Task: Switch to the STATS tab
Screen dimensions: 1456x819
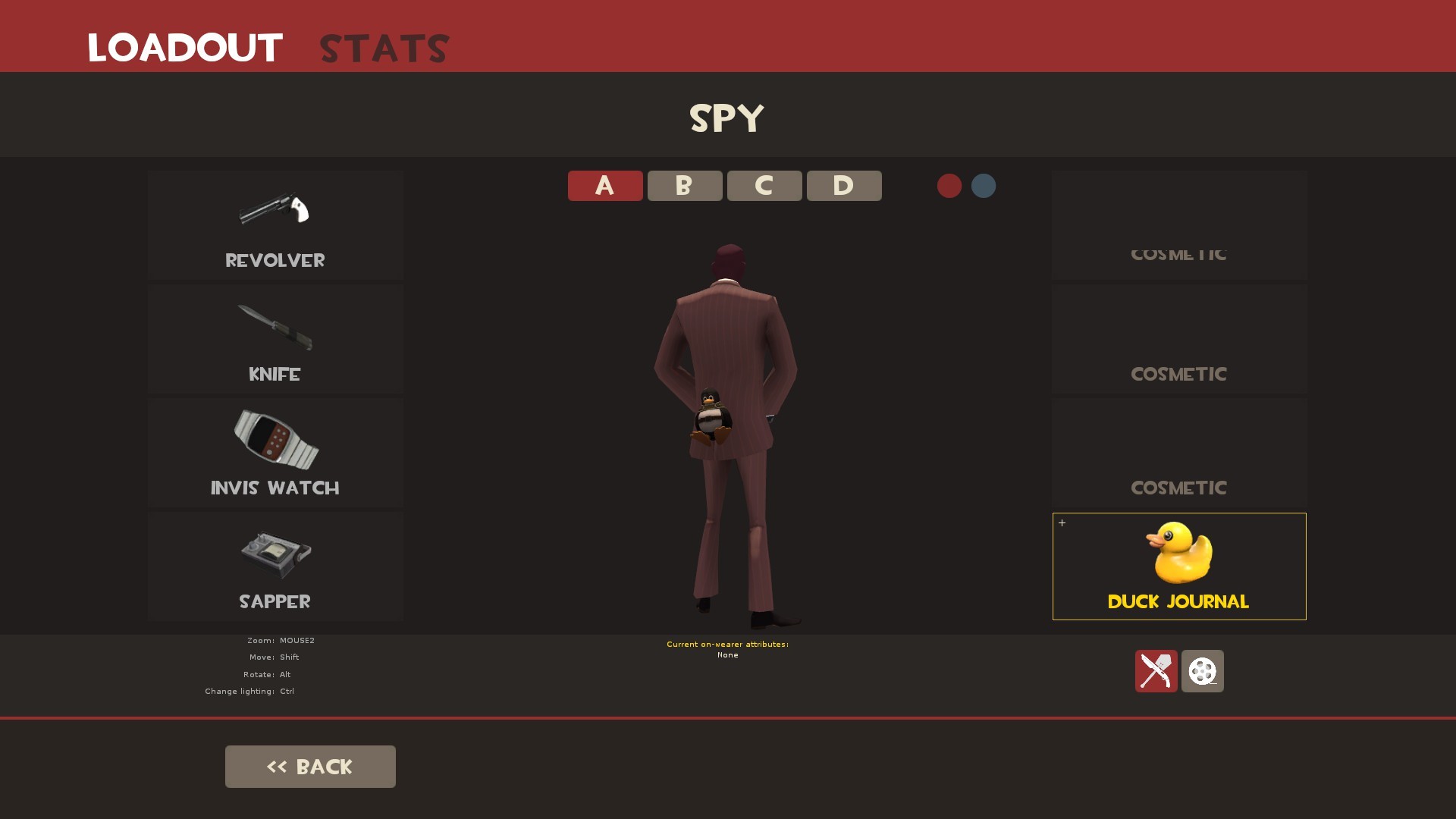Action: 383,47
